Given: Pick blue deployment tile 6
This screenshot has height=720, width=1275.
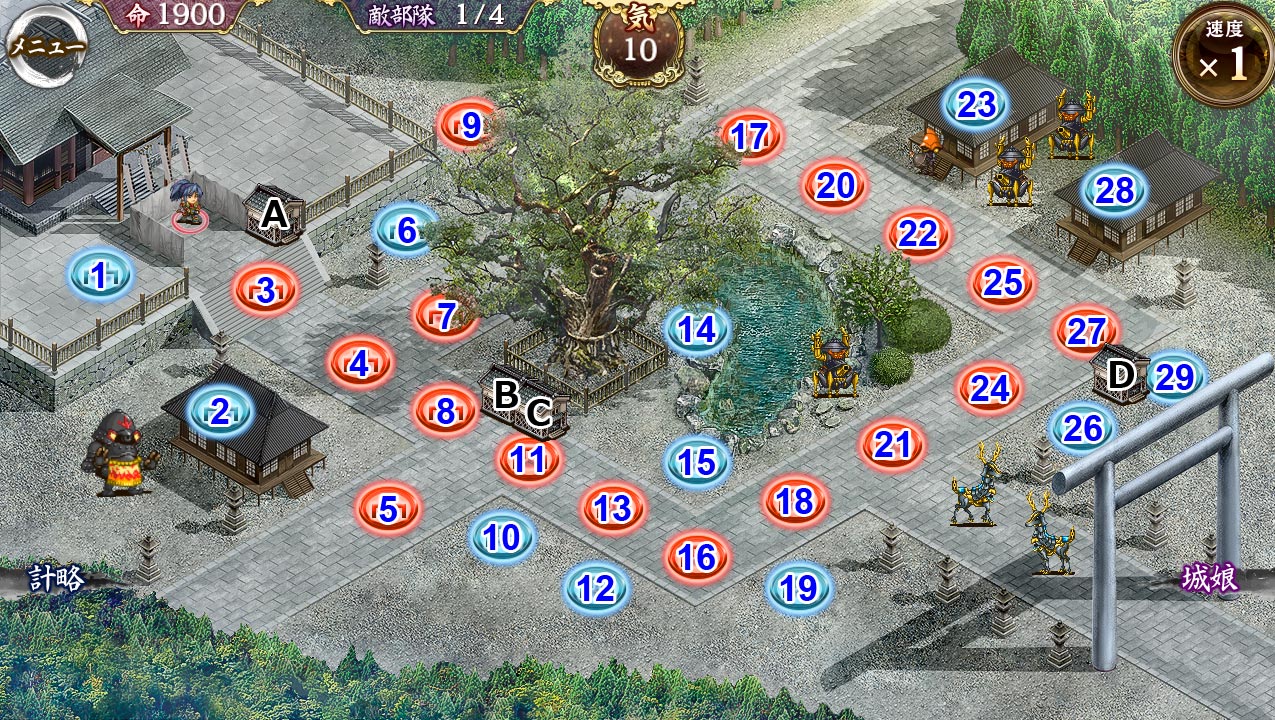Looking at the screenshot, I should click(x=406, y=230).
